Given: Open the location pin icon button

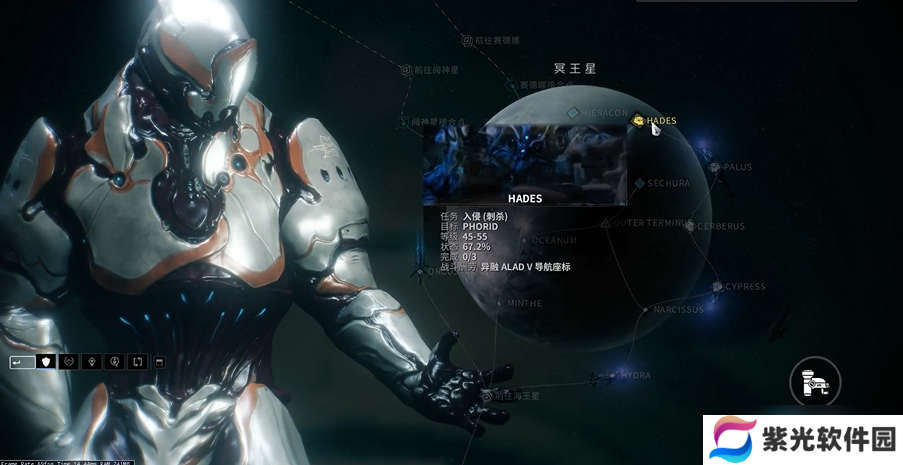Looking at the screenshot, I should point(92,361).
